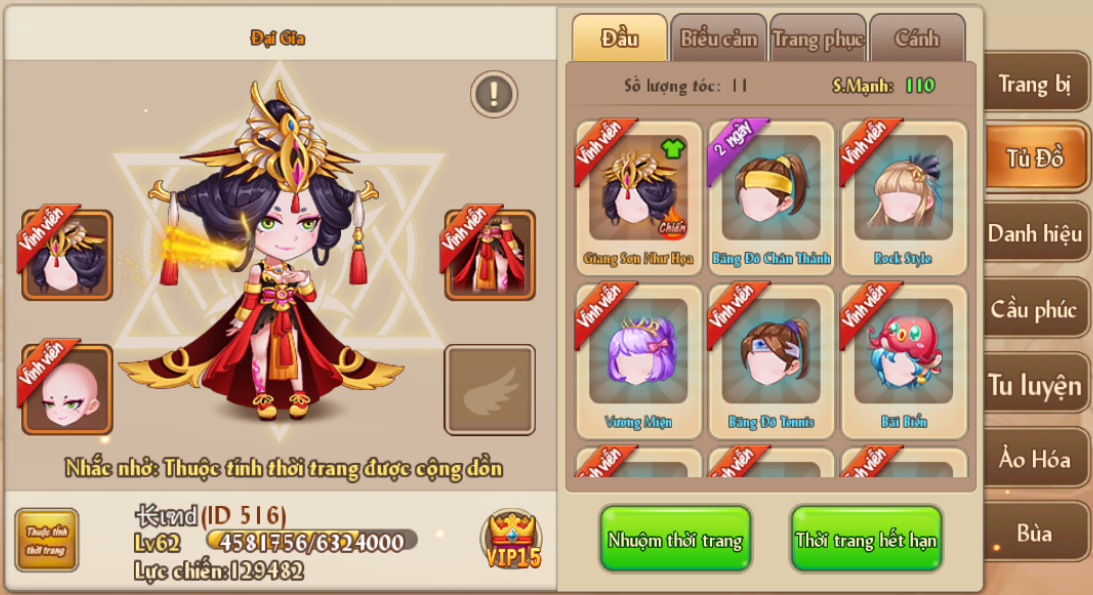The width and height of the screenshot is (1093, 595).
Task: Open the Trang bị side menu
Action: click(x=1035, y=84)
